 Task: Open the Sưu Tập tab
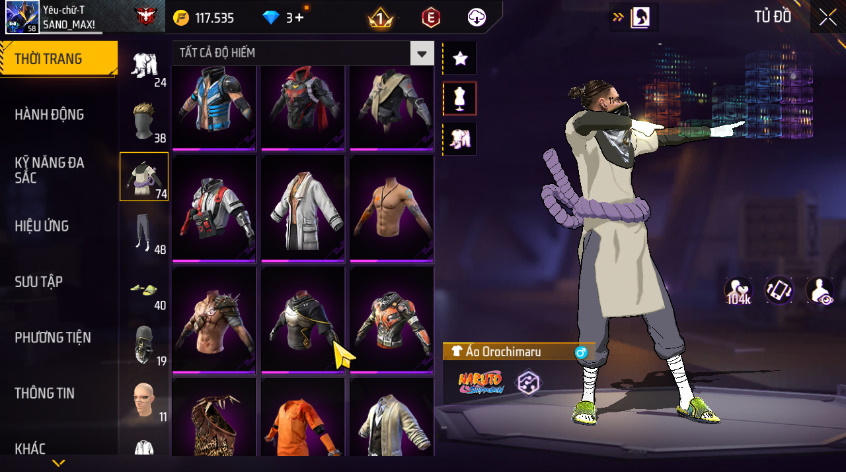38,281
